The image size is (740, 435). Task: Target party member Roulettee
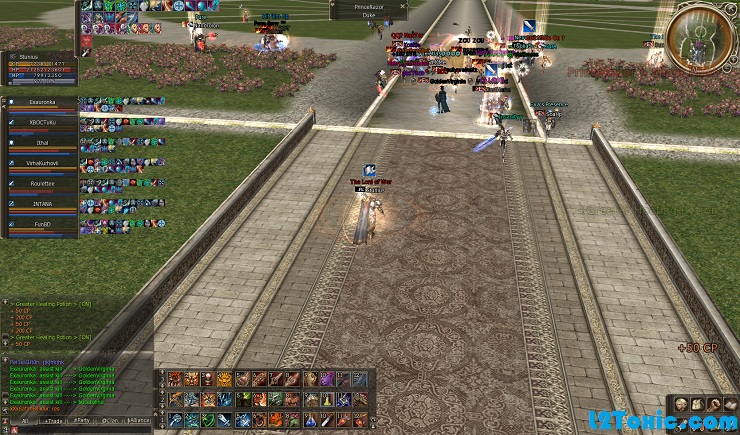(x=42, y=184)
